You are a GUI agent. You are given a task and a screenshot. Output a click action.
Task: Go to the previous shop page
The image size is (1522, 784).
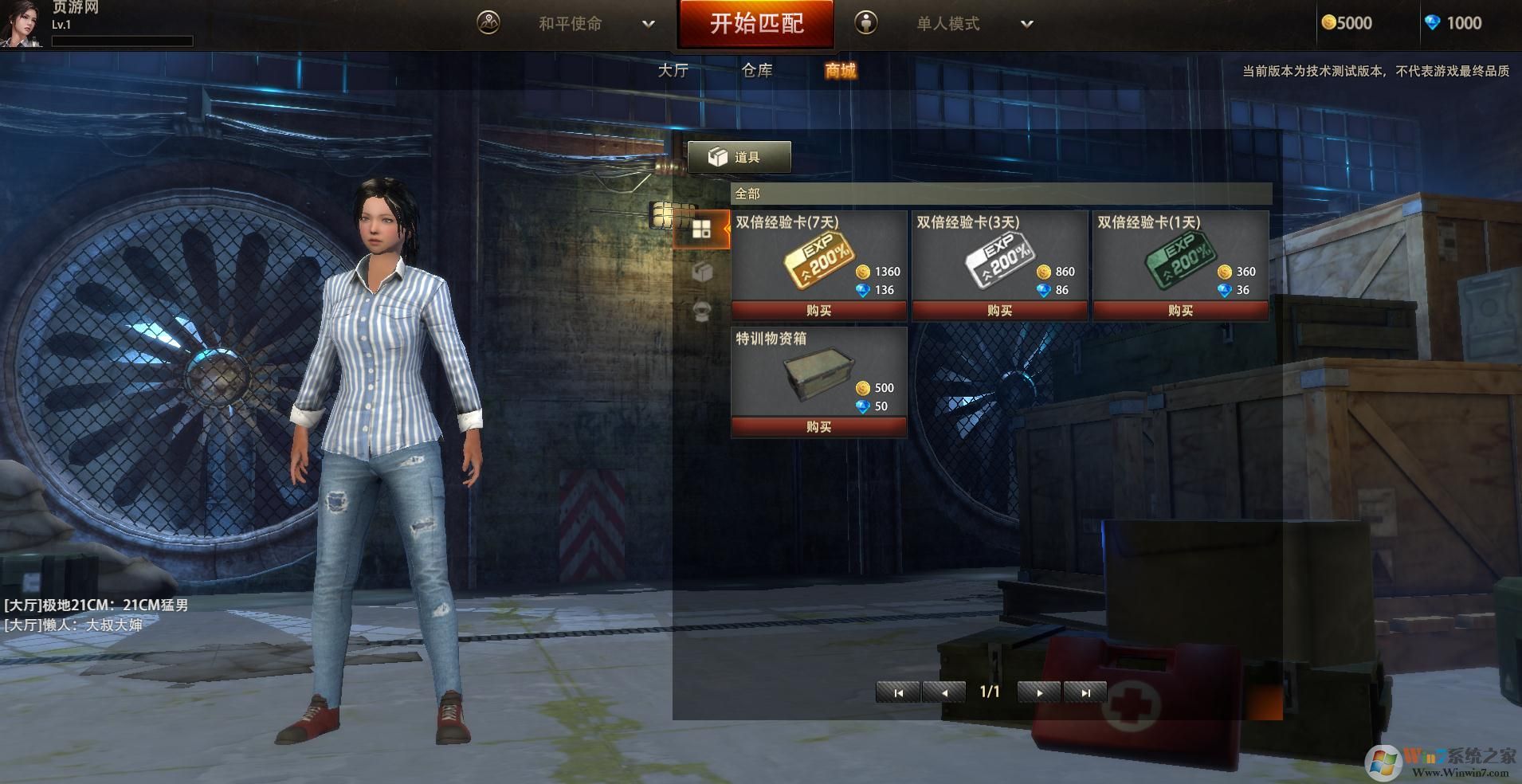click(943, 692)
